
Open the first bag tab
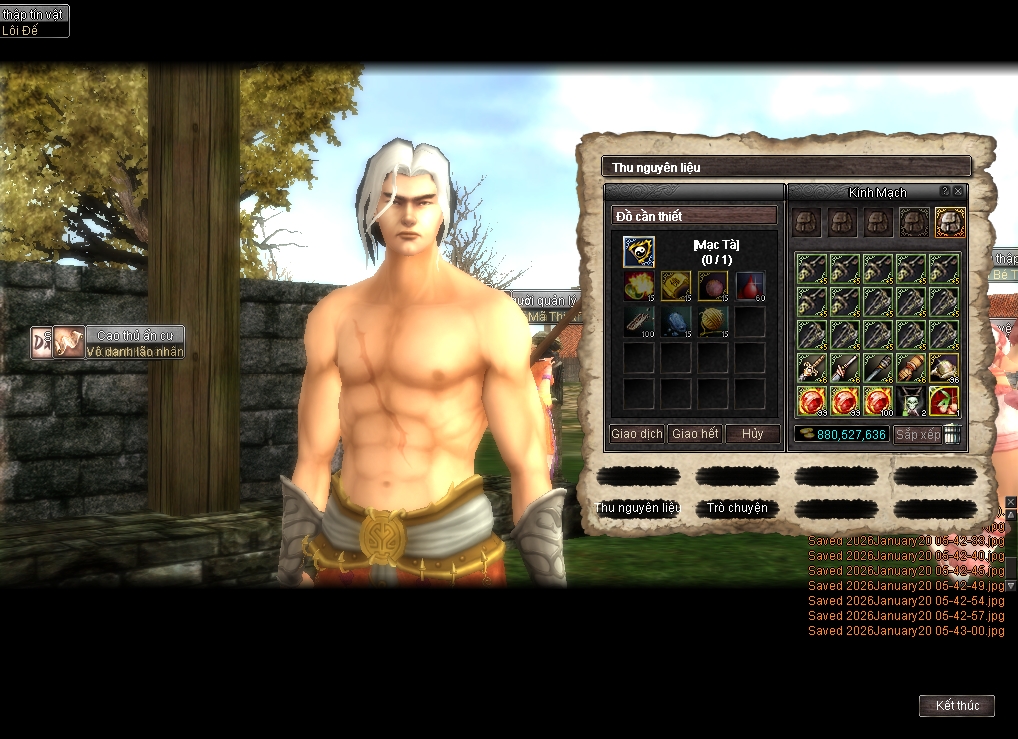807,223
